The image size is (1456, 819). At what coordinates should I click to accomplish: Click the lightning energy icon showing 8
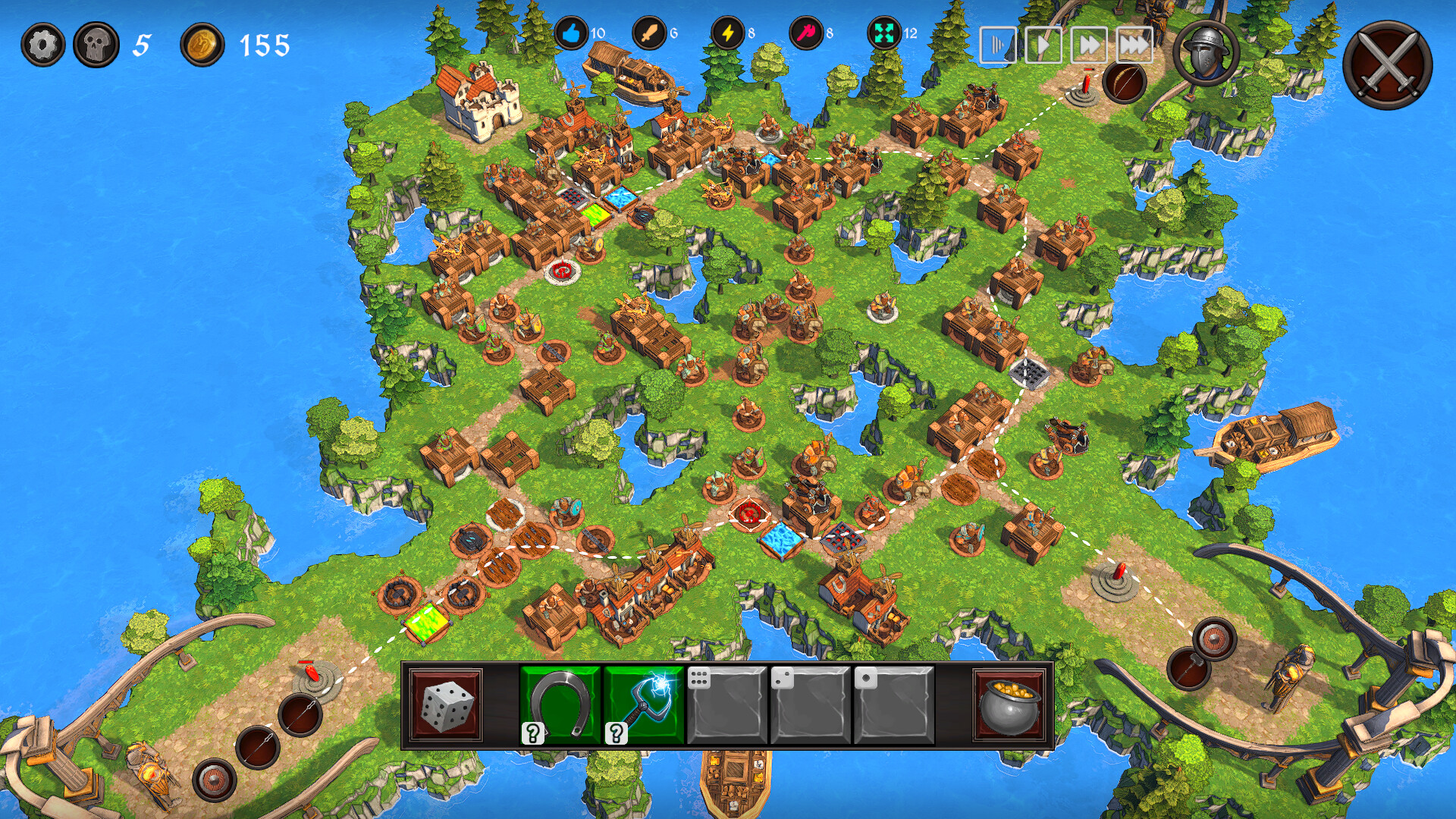[726, 33]
